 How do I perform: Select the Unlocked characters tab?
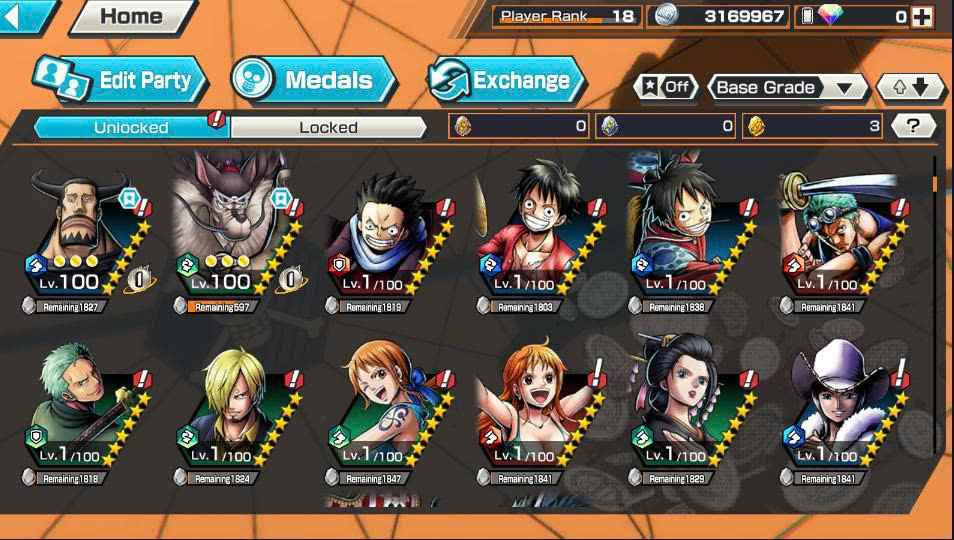tap(131, 127)
